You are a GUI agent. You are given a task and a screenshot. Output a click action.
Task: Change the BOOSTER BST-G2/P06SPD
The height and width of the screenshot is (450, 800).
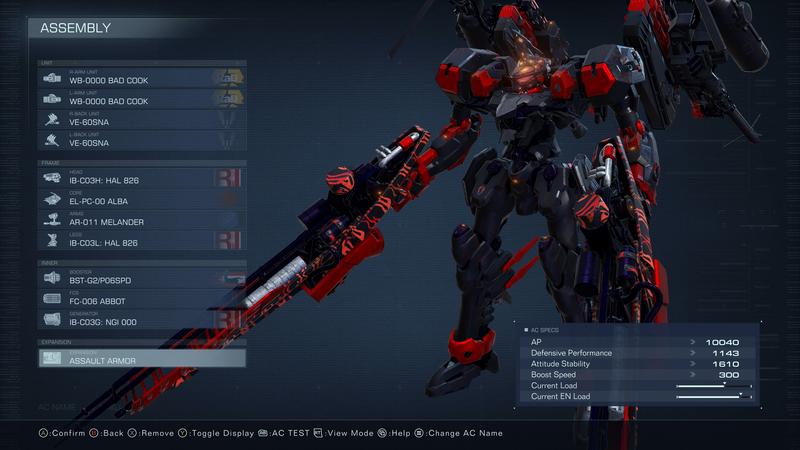coord(141,279)
